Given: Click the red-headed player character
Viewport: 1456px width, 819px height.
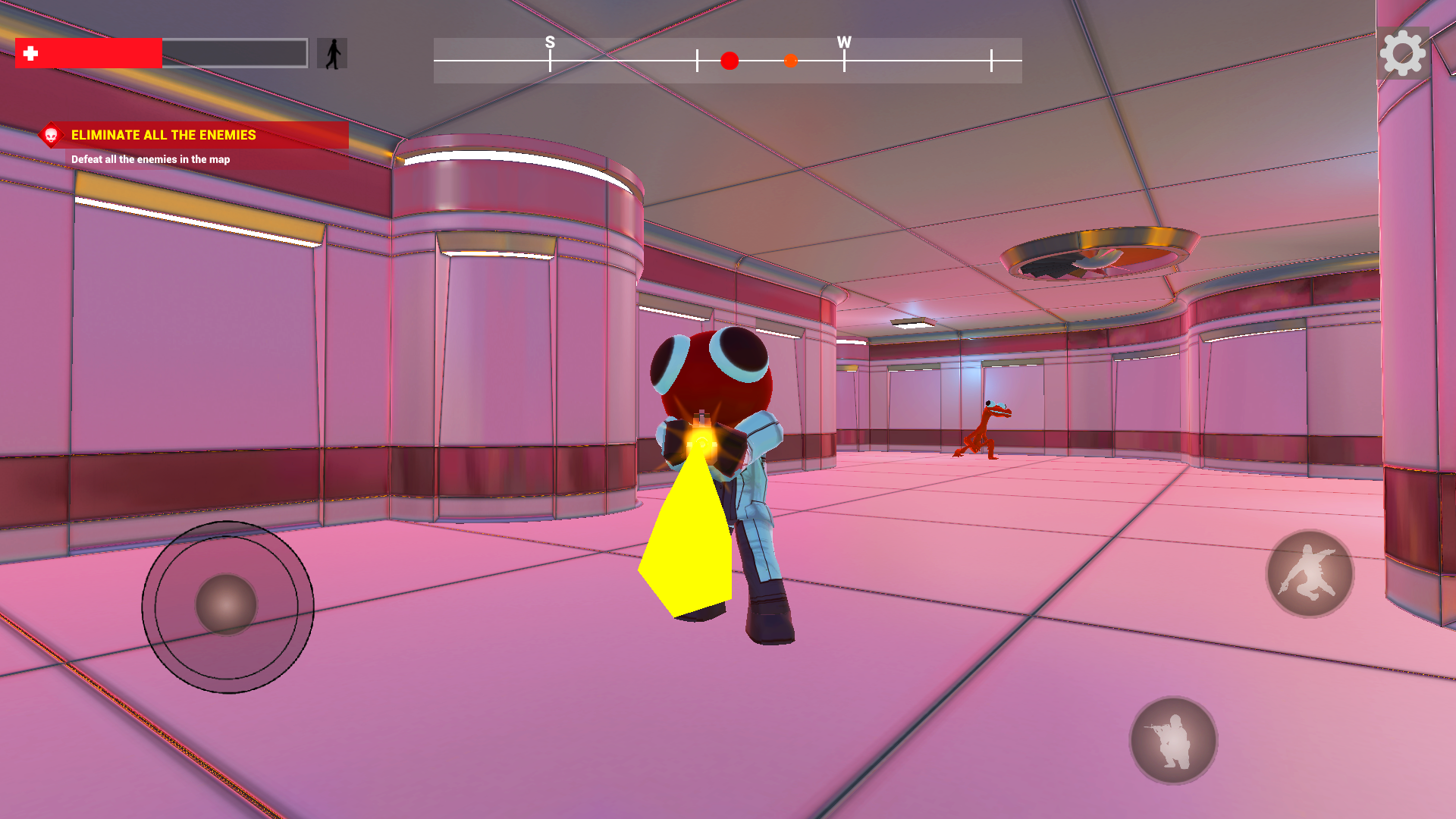Looking at the screenshot, I should tap(713, 372).
